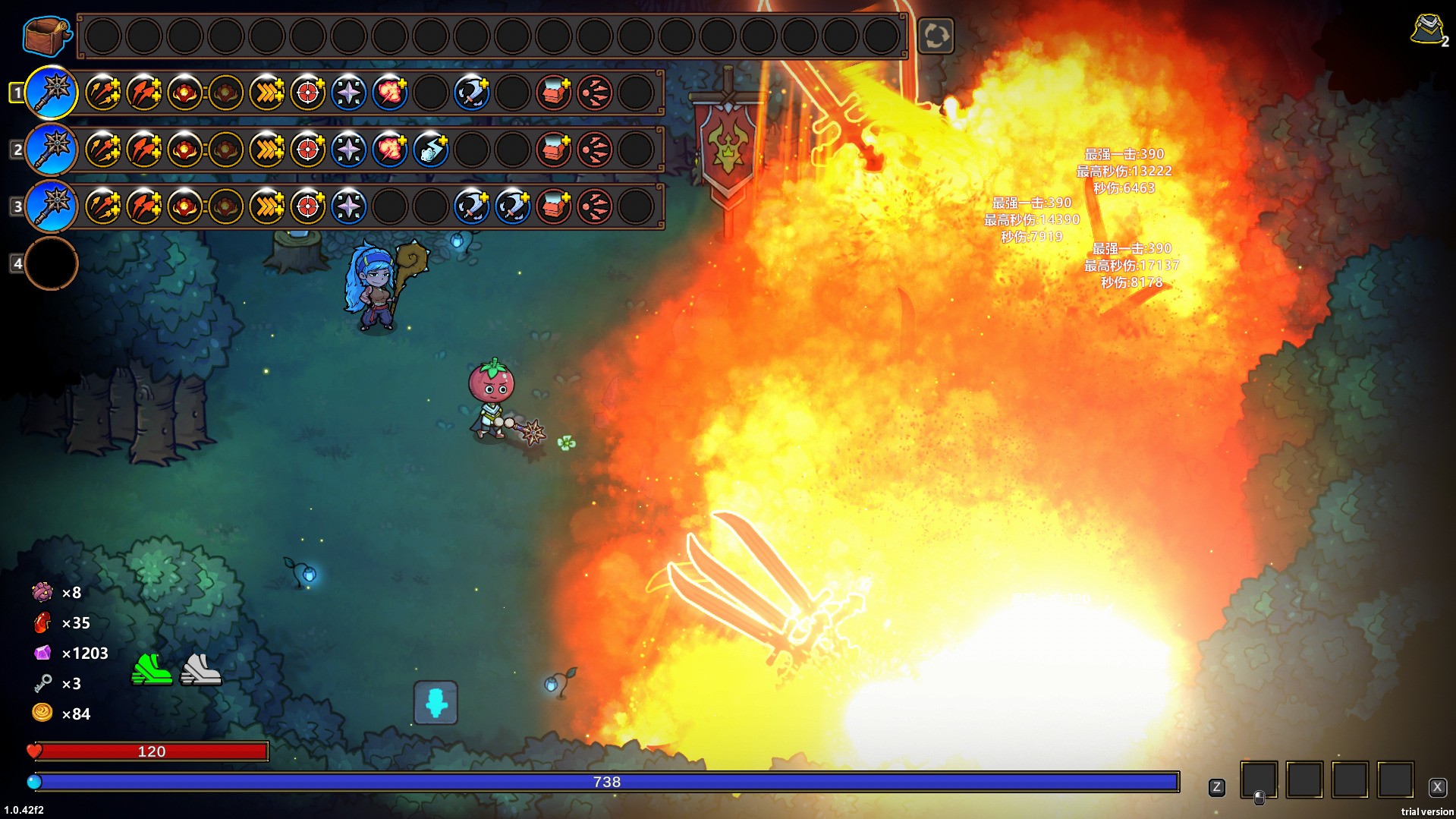This screenshot has width=1456, height=819.
Task: Select the empty wand slot labeled 4
Action: click(52, 263)
